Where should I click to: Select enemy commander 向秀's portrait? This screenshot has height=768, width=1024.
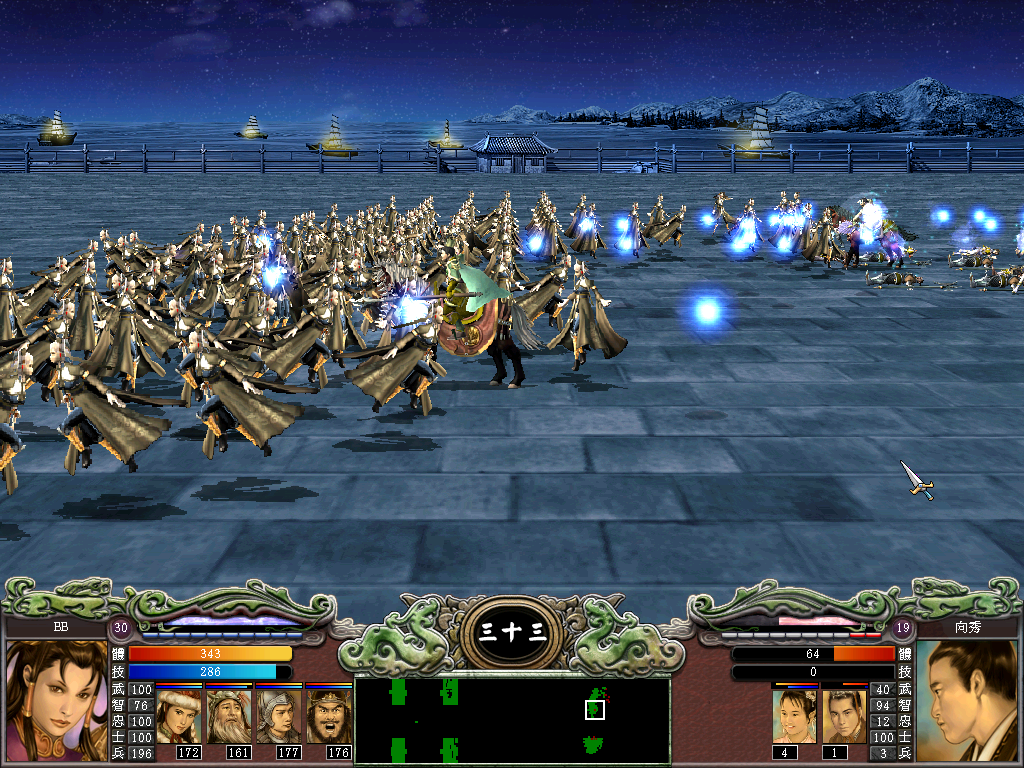[967, 701]
